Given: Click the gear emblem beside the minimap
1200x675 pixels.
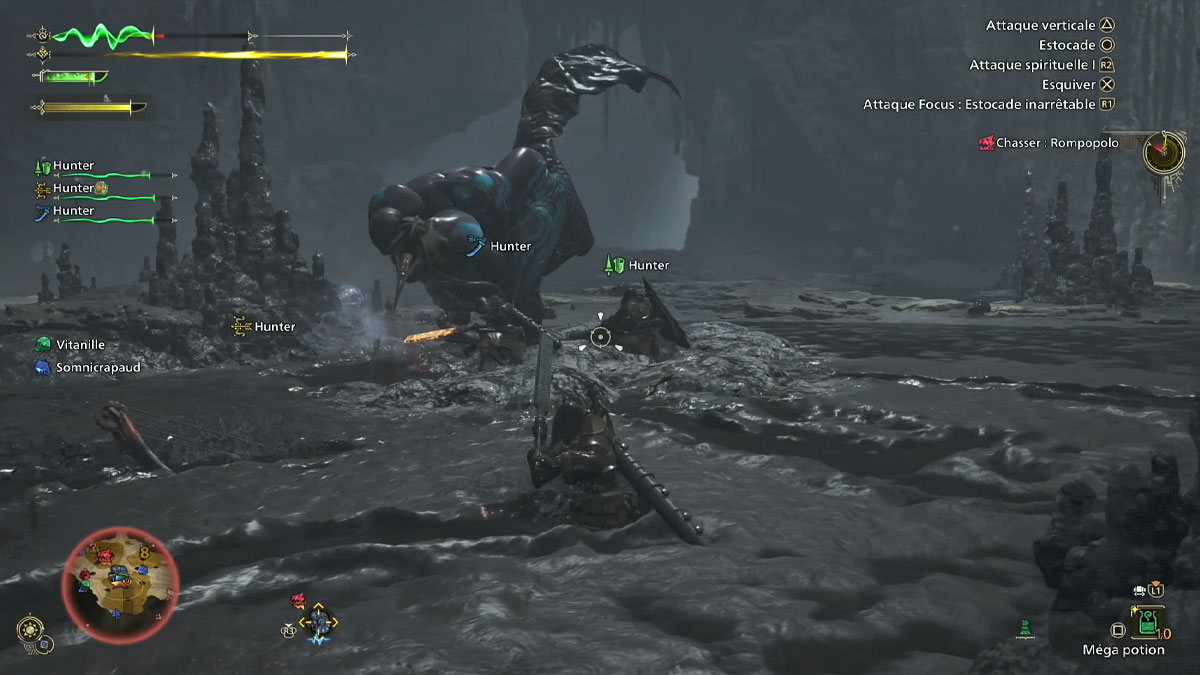Looking at the screenshot, I should [30, 630].
